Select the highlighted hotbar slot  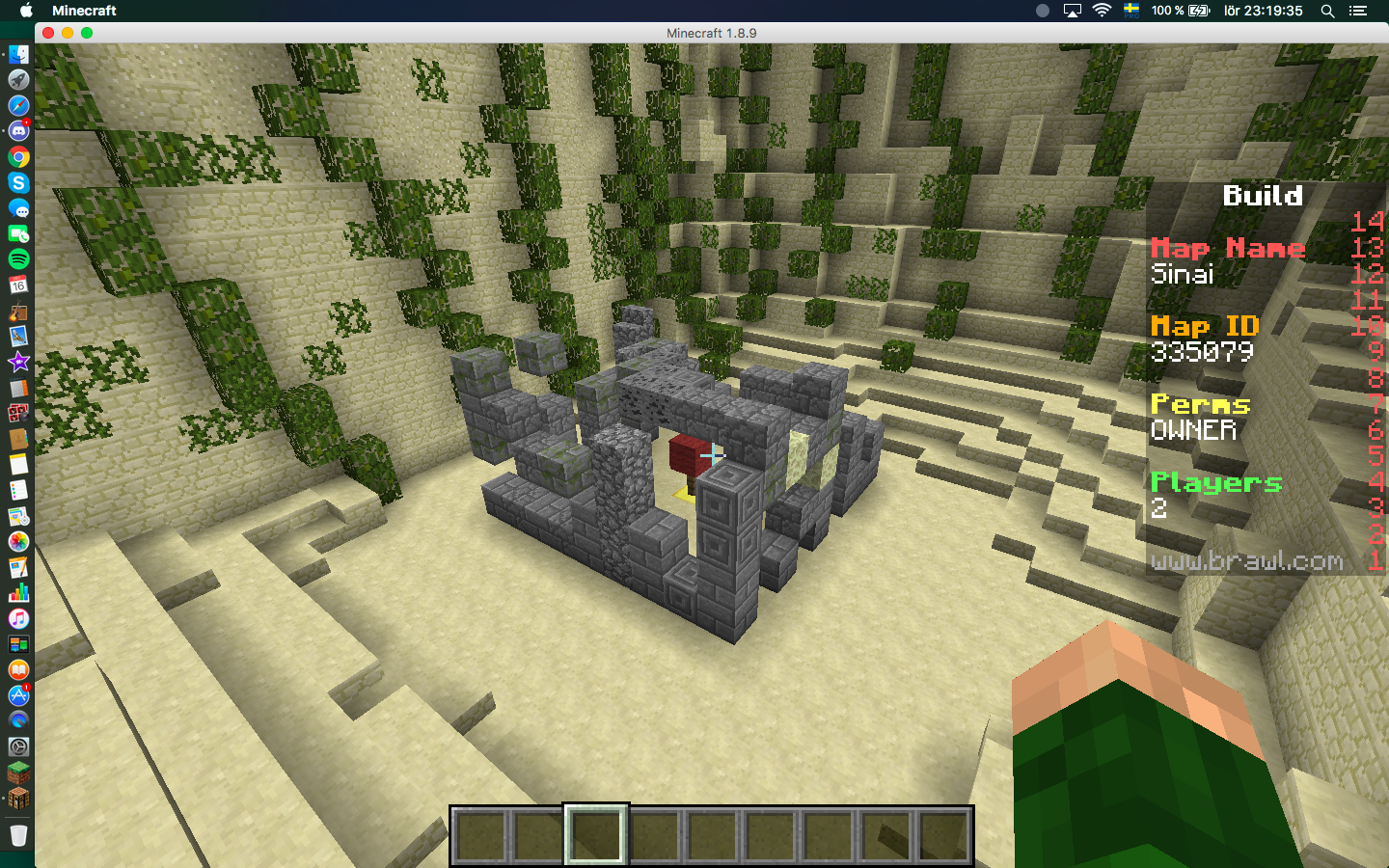(x=596, y=834)
